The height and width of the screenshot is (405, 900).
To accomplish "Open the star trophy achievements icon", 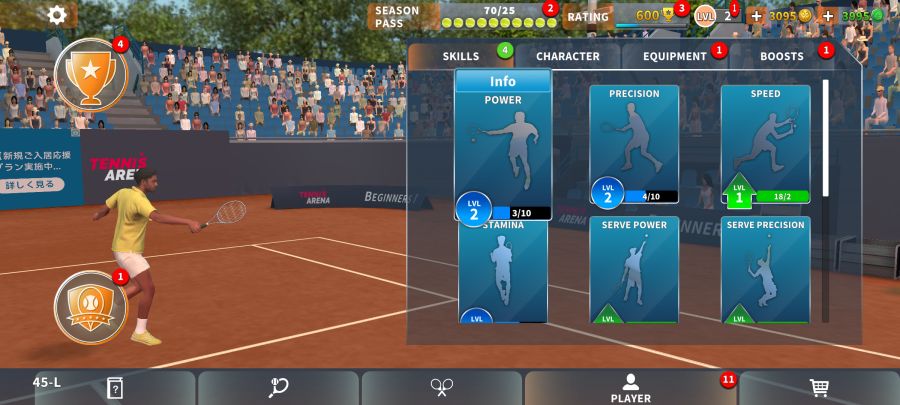I will point(91,74).
